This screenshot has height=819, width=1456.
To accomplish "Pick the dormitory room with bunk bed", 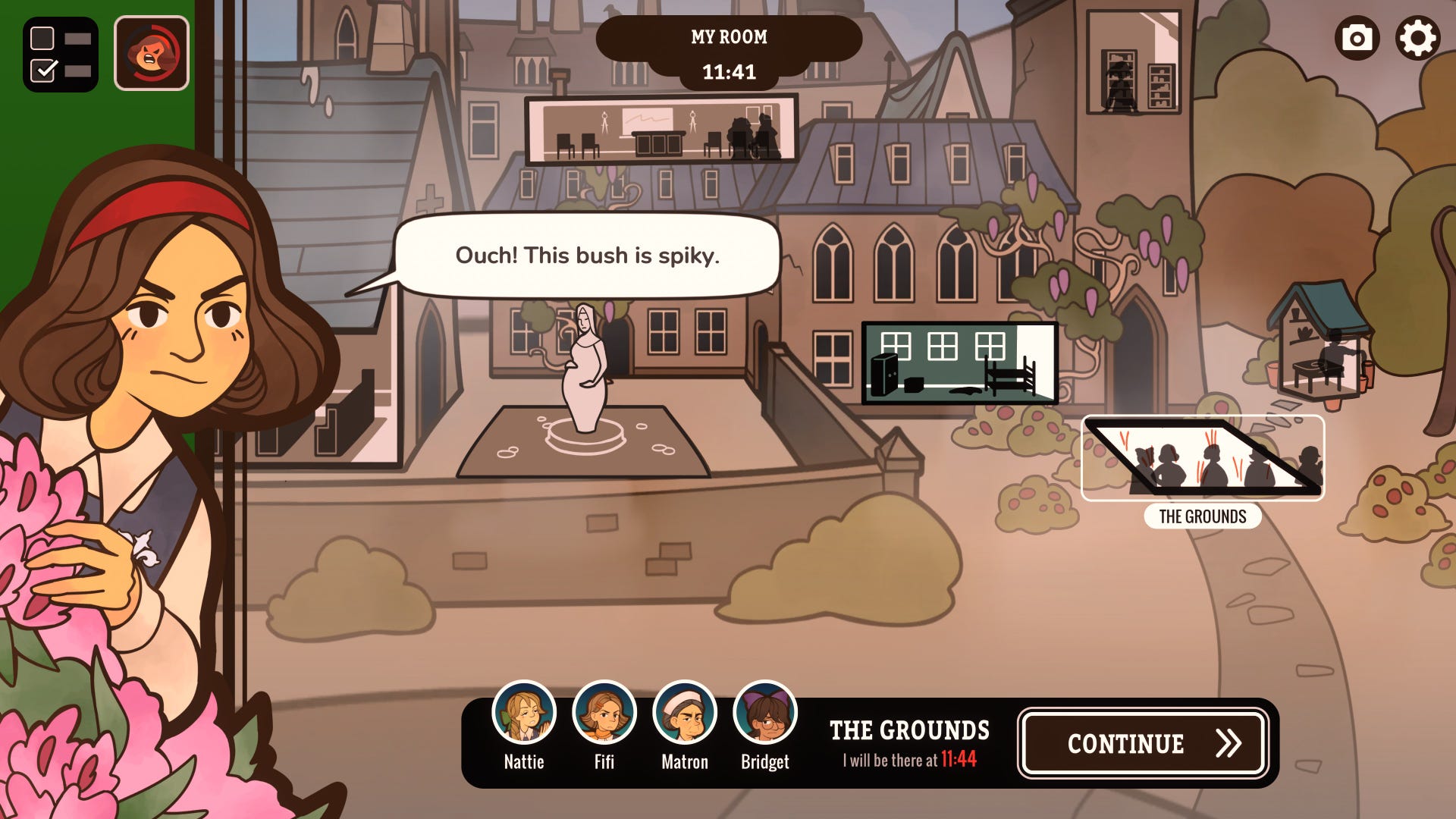I will (960, 362).
